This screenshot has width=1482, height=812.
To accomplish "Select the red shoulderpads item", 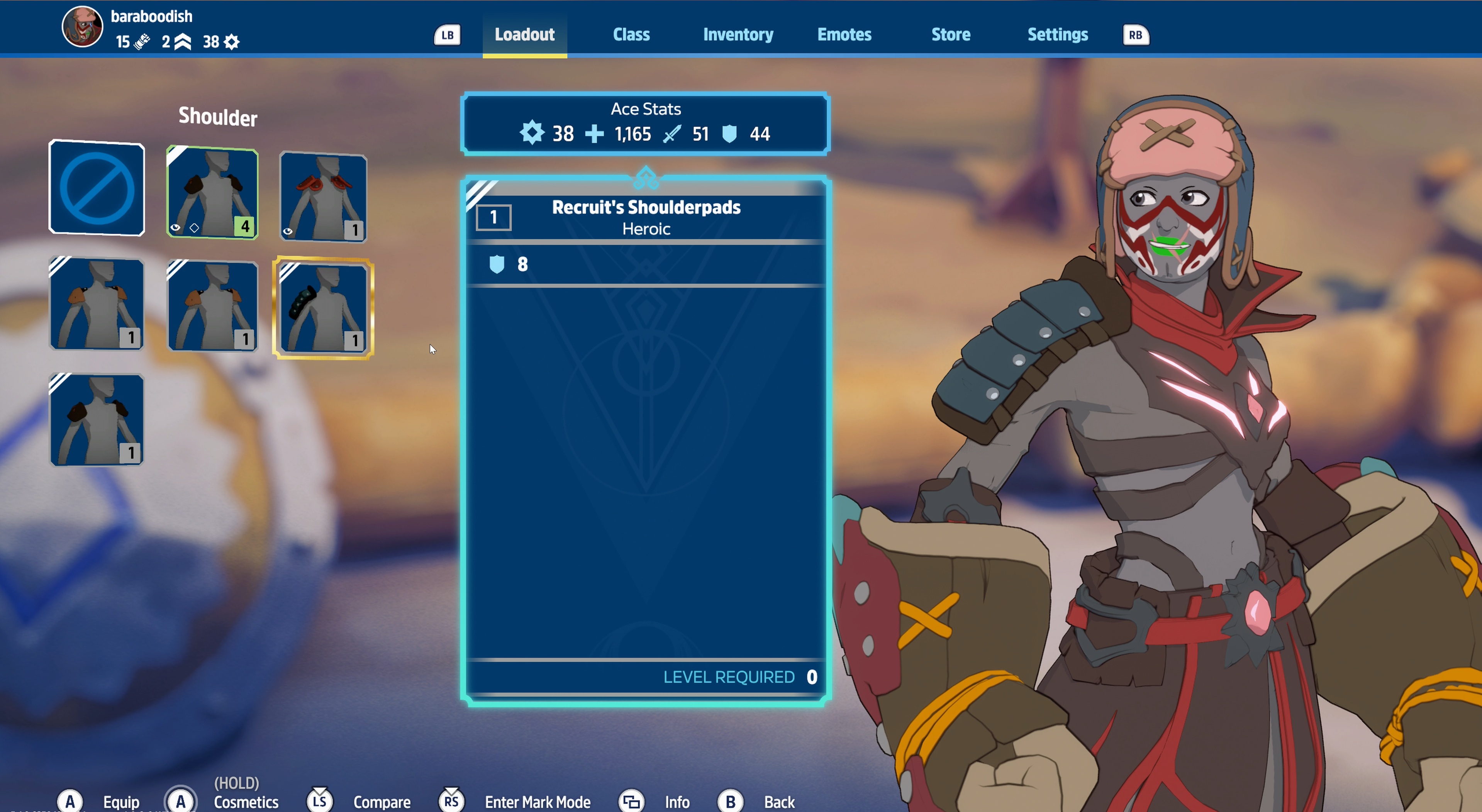I will click(x=323, y=197).
